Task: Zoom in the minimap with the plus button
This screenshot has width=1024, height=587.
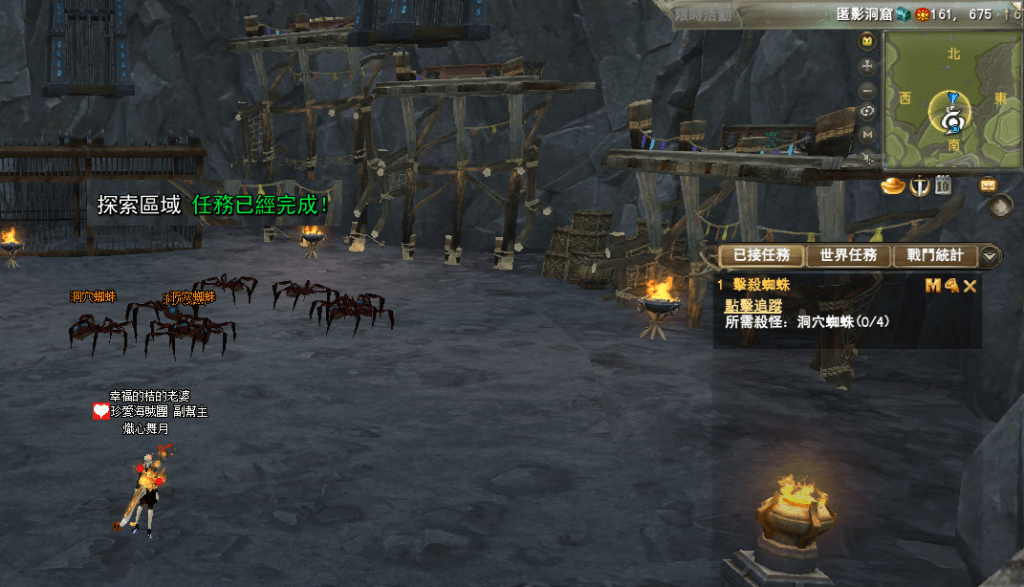Action: point(867,65)
